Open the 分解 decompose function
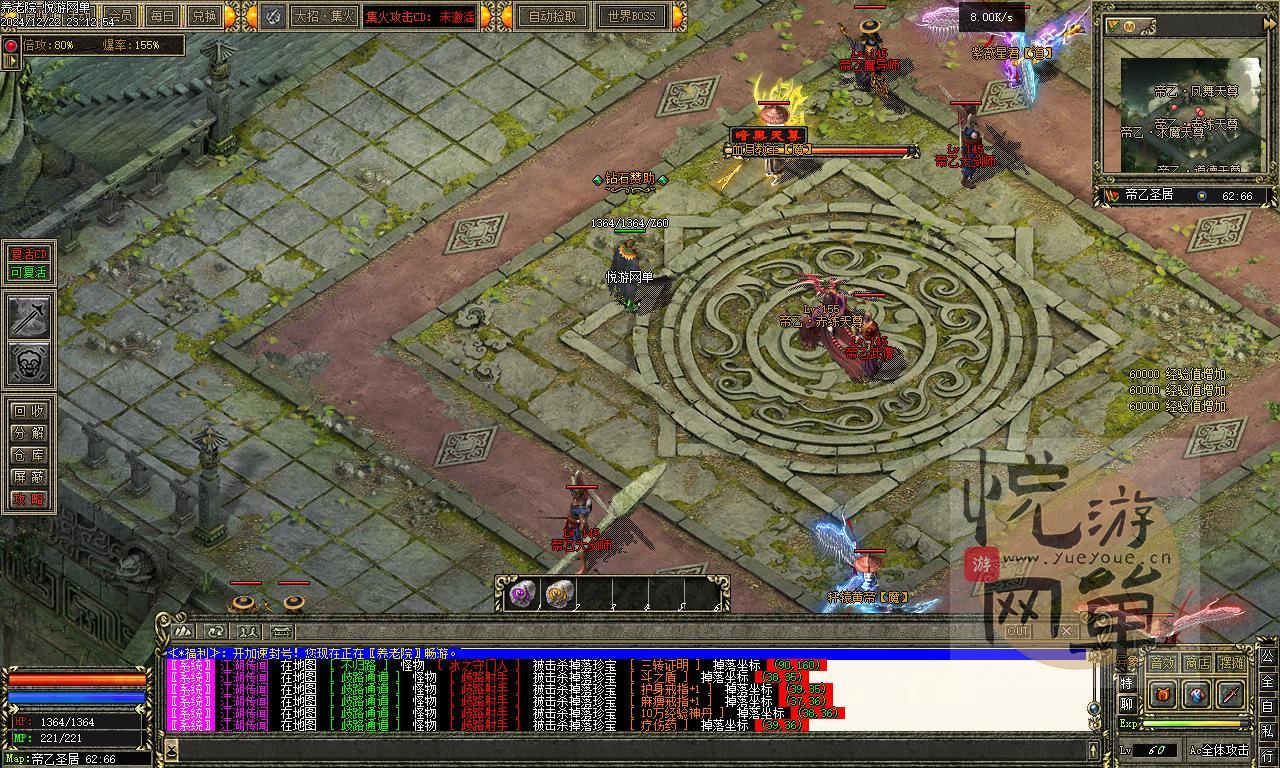Screen dimensions: 1280x768 pos(29,433)
